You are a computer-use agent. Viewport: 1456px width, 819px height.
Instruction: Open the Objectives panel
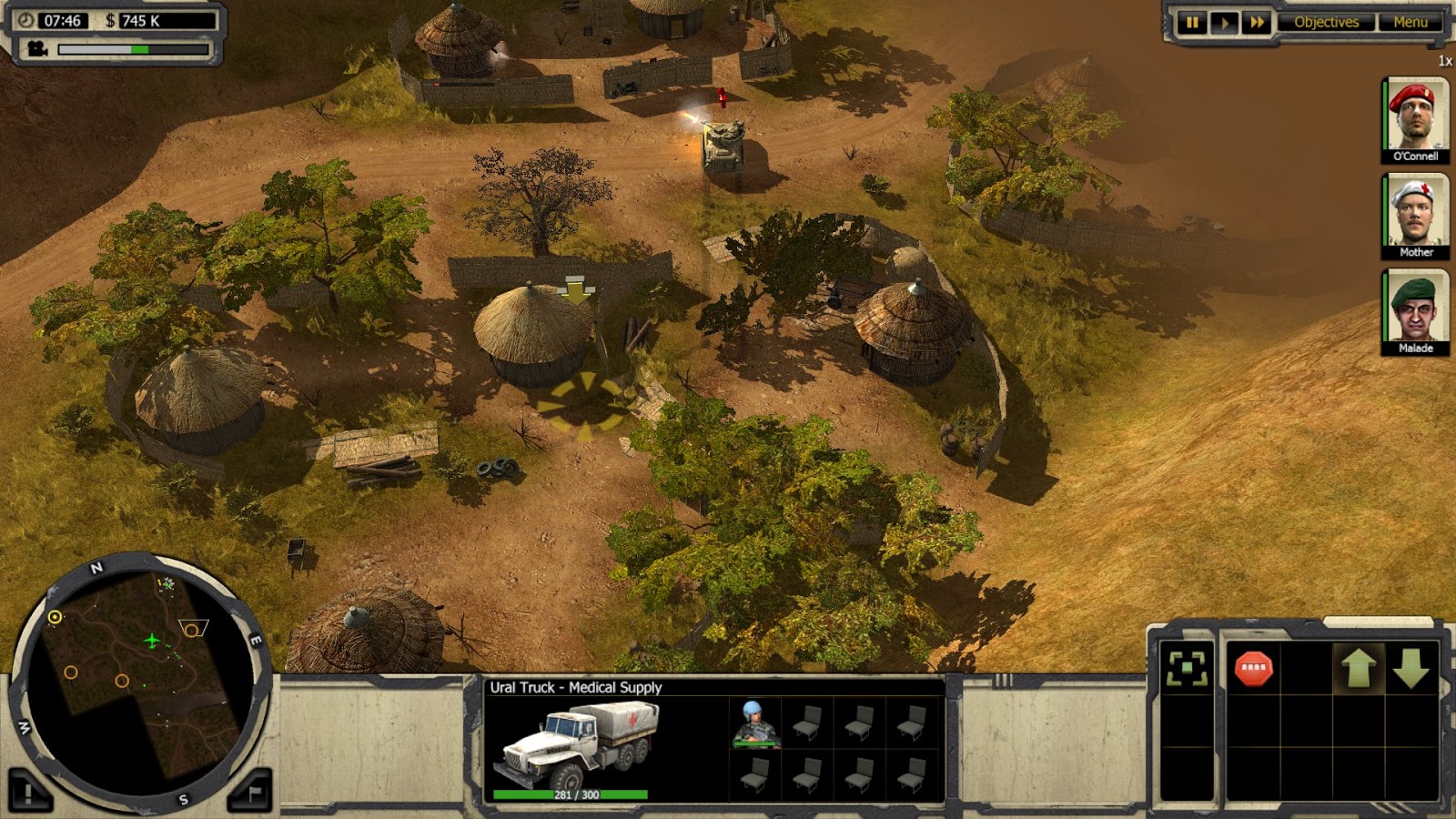(x=1328, y=21)
